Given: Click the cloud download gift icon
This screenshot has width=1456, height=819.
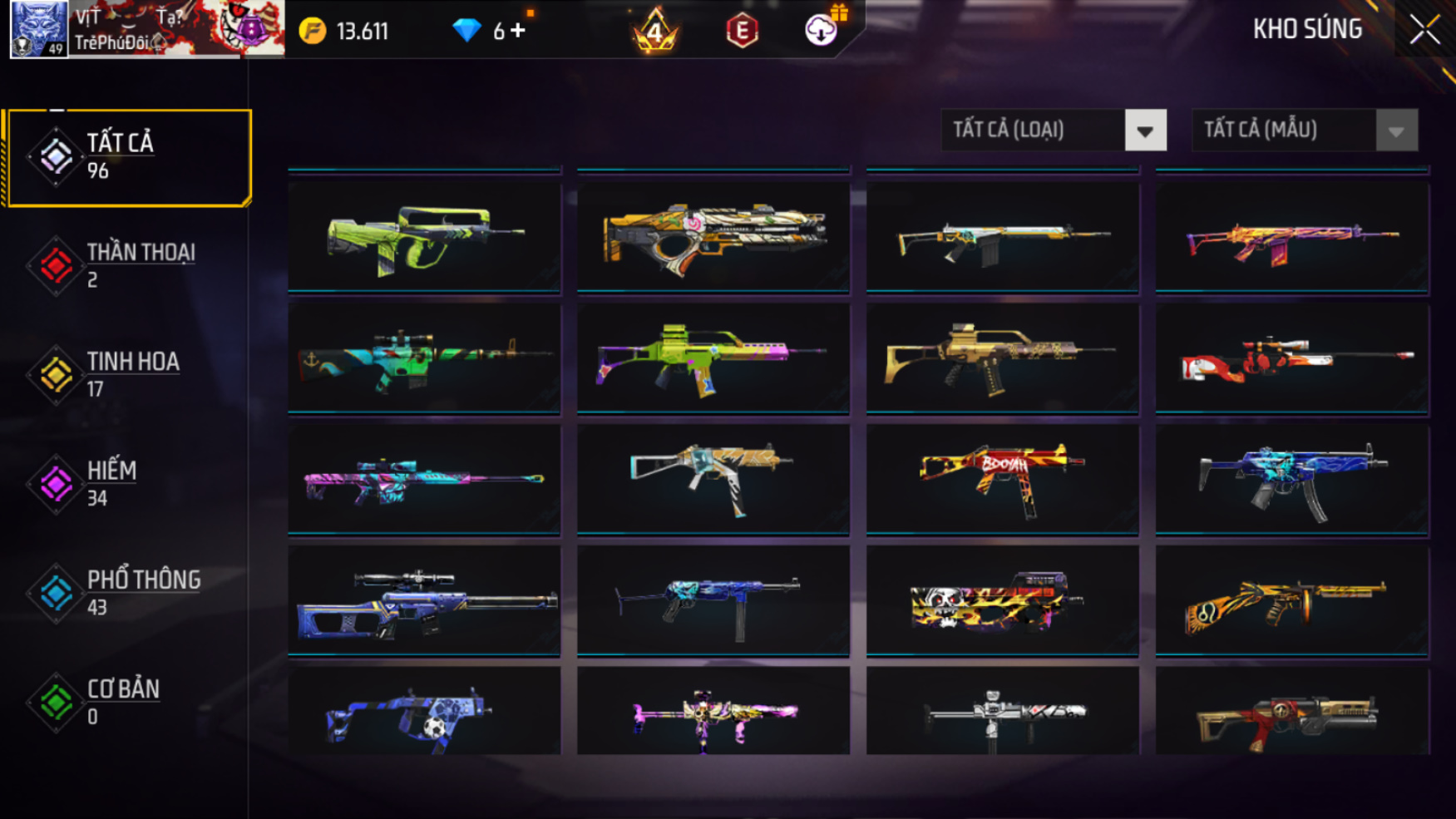Looking at the screenshot, I should pyautogui.click(x=822, y=29).
